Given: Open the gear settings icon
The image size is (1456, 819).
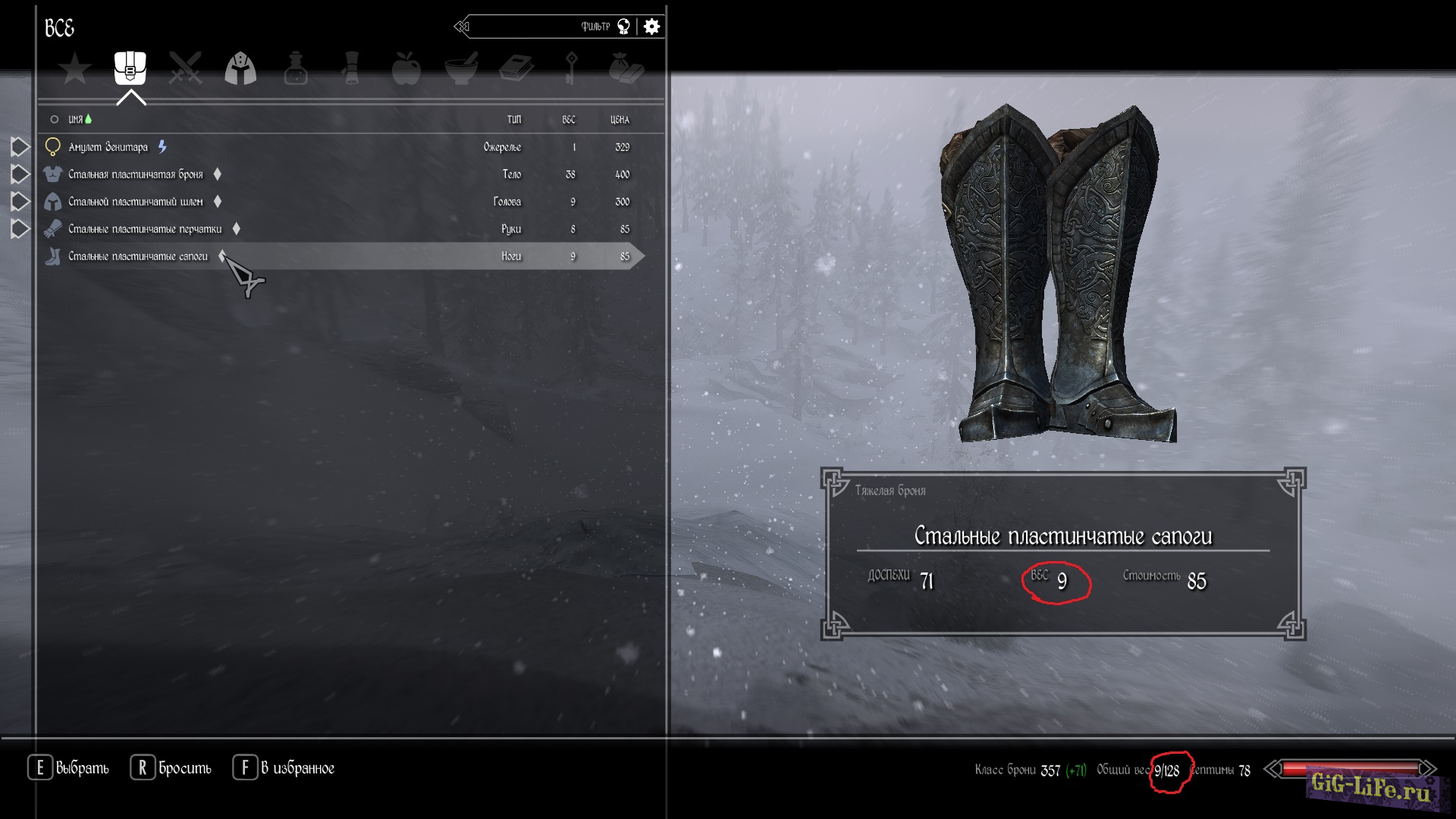Looking at the screenshot, I should (651, 27).
